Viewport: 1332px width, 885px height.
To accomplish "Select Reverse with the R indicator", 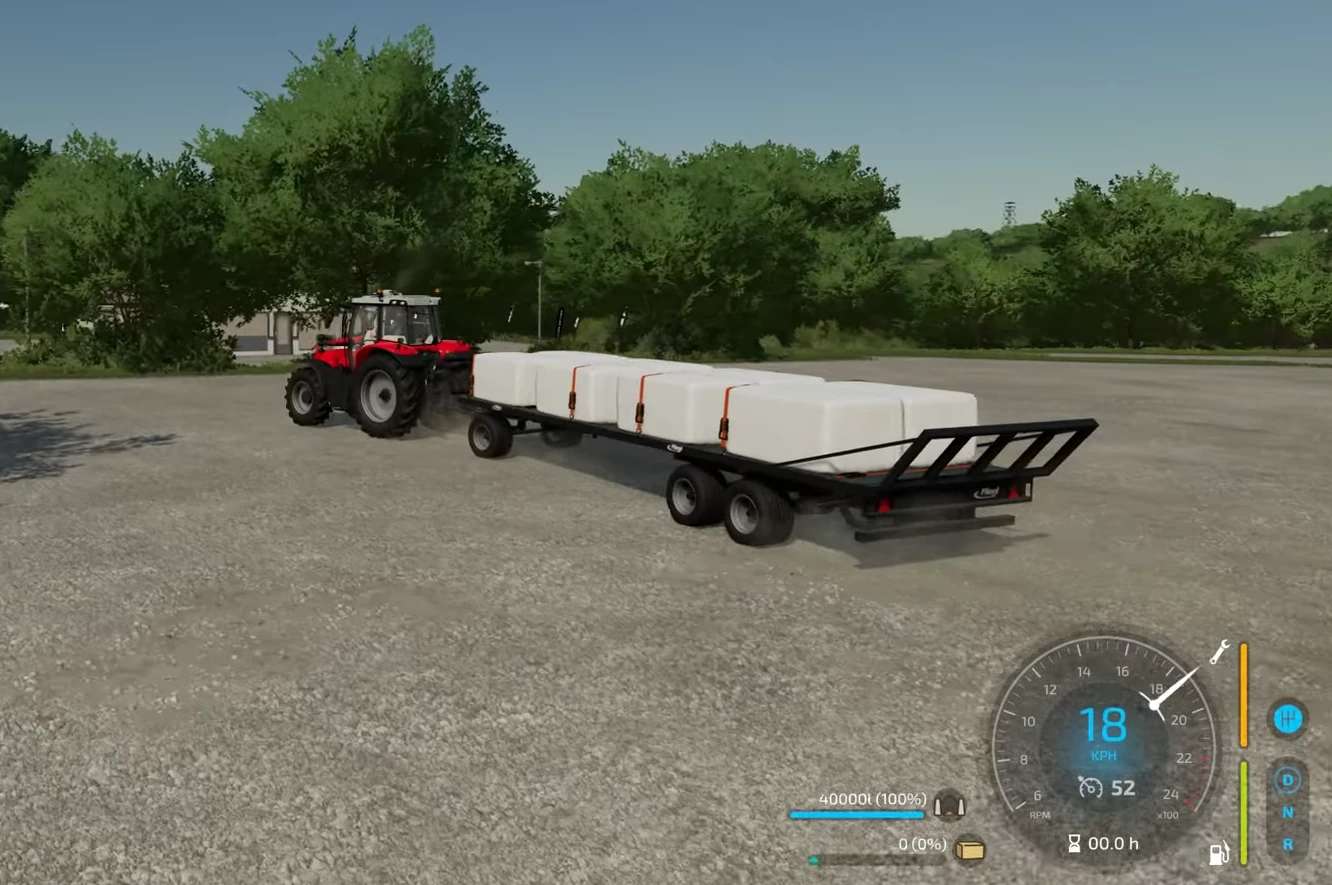I will [1287, 841].
